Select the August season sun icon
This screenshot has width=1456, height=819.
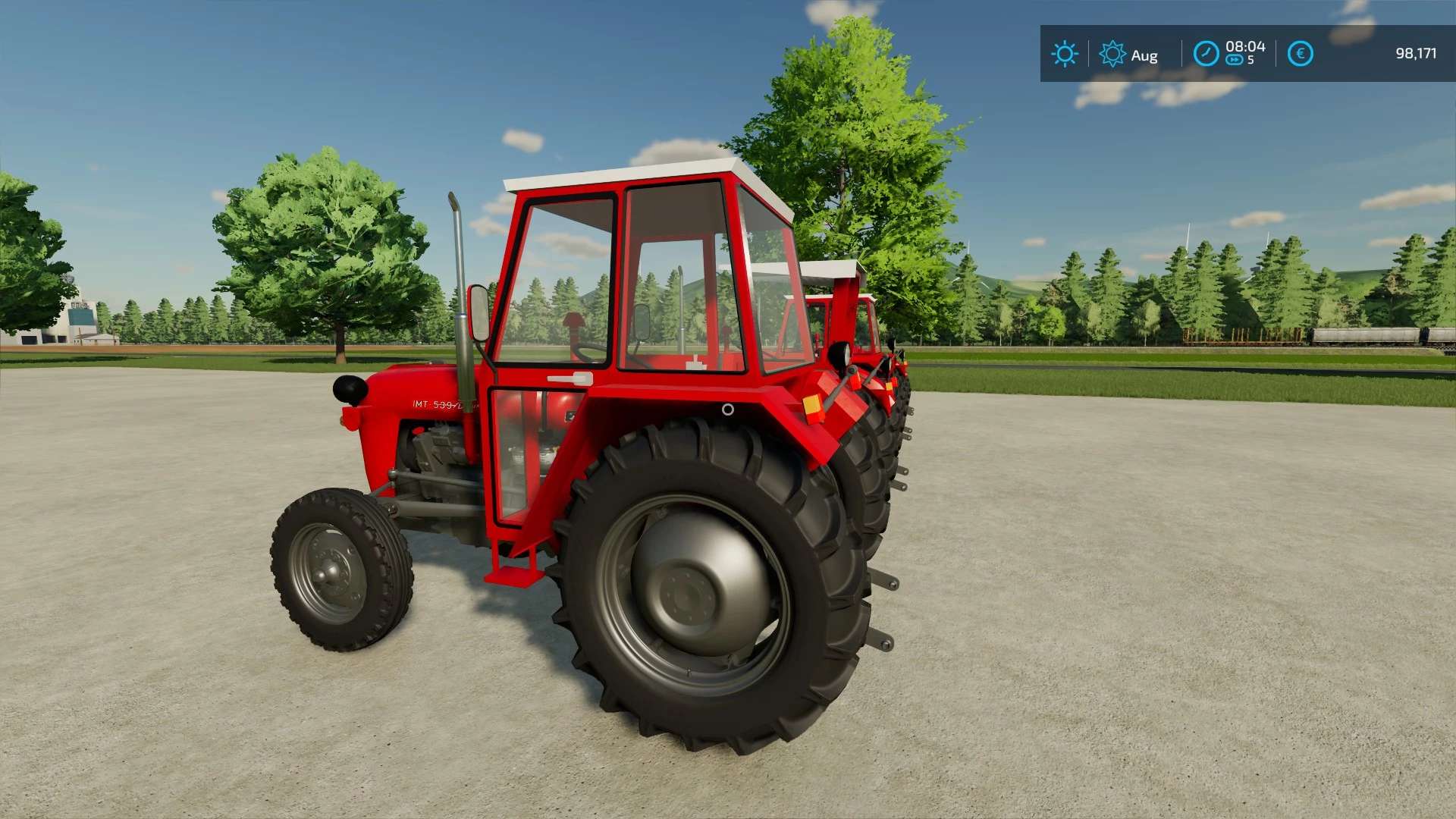1112,54
